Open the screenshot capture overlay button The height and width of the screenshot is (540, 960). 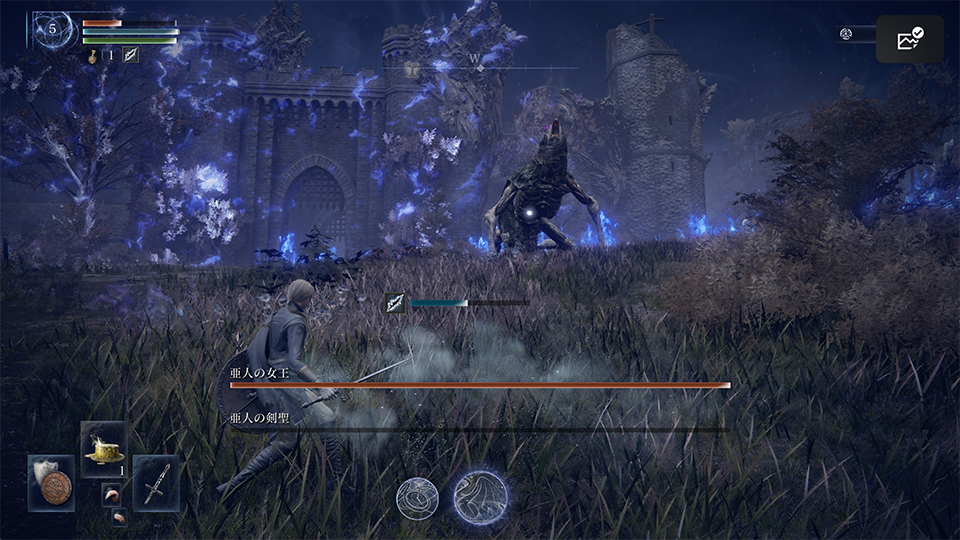click(910, 39)
